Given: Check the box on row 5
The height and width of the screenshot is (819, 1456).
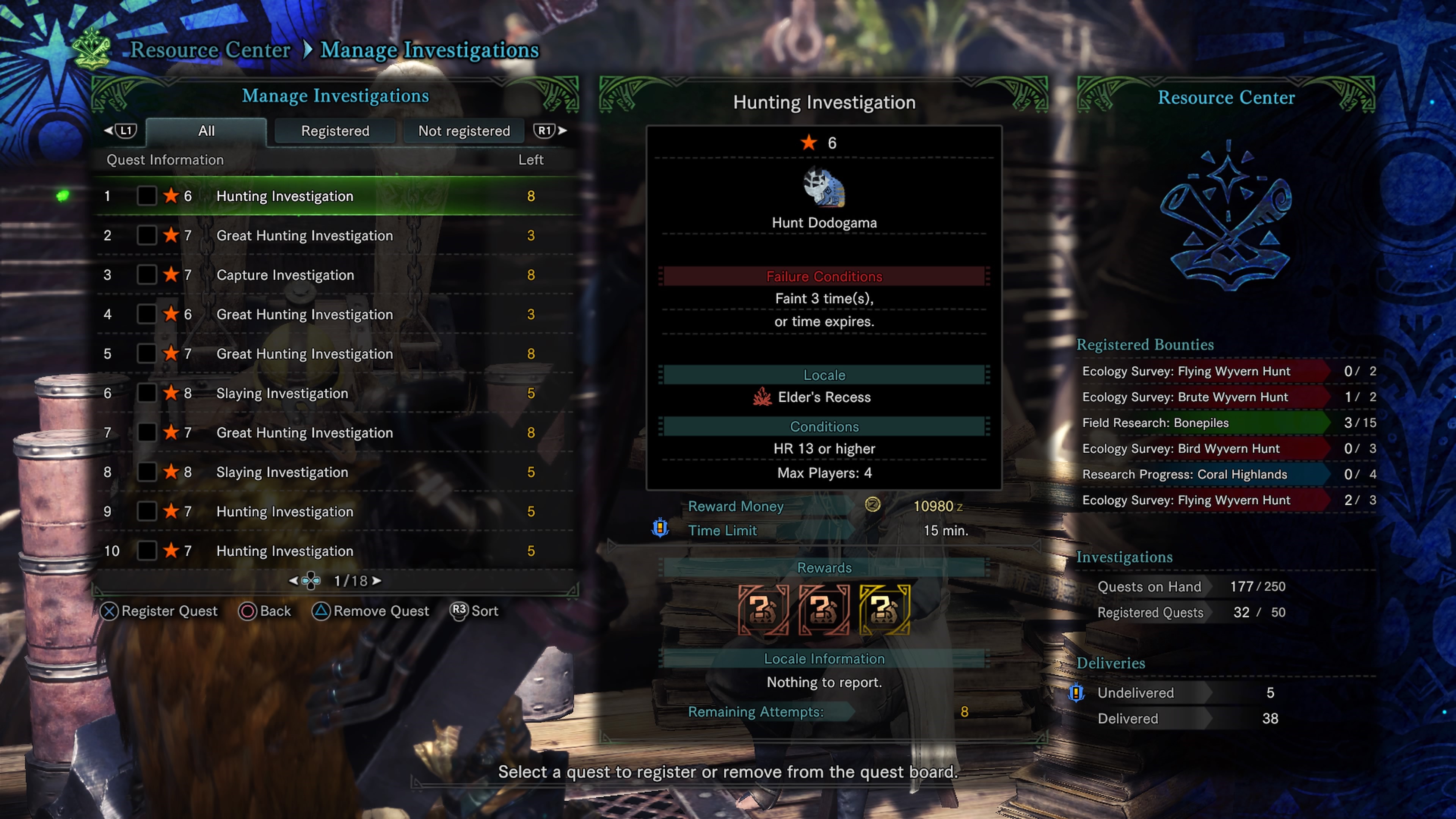Looking at the screenshot, I should [146, 354].
